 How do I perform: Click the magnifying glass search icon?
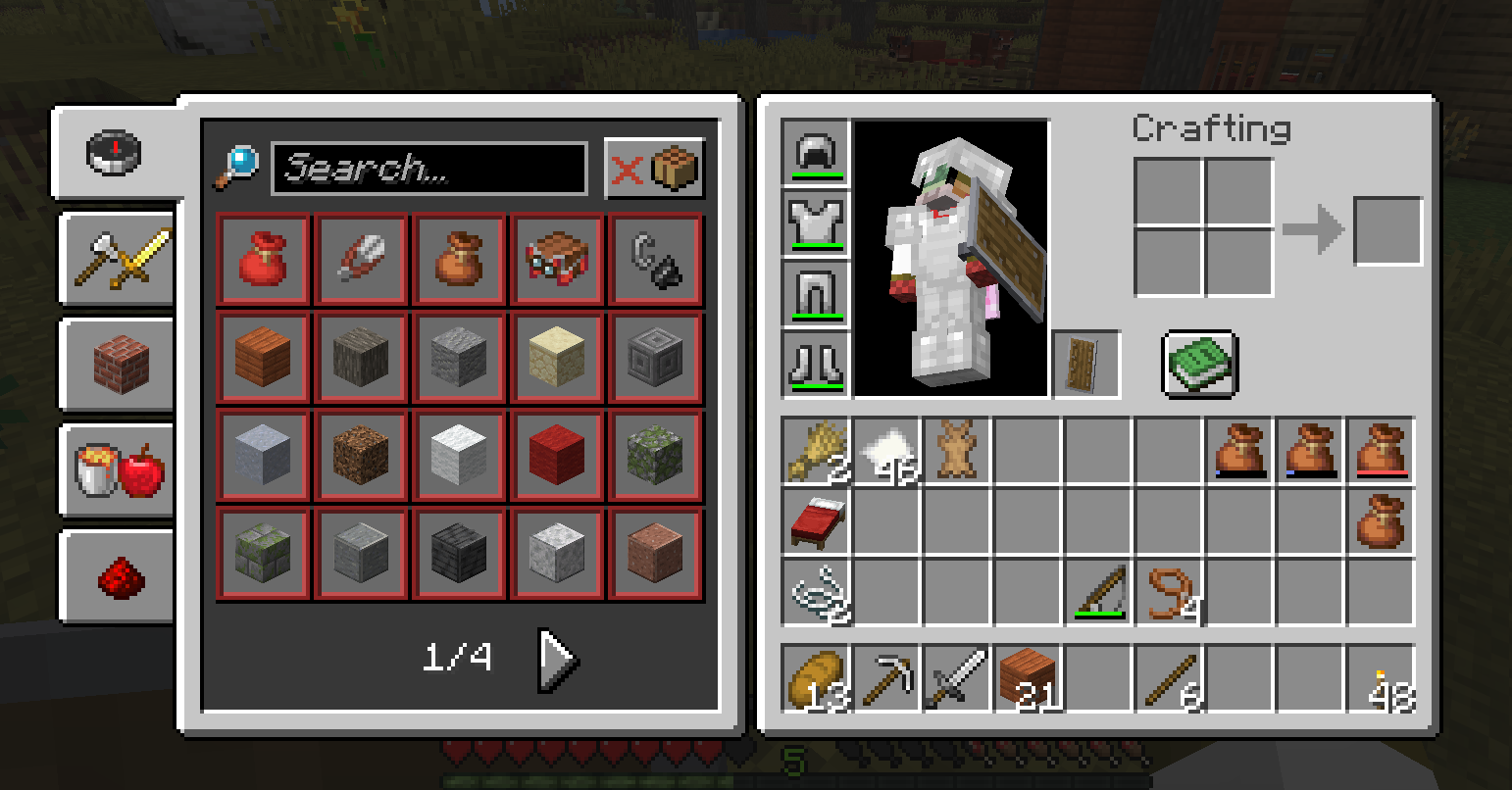[238, 163]
